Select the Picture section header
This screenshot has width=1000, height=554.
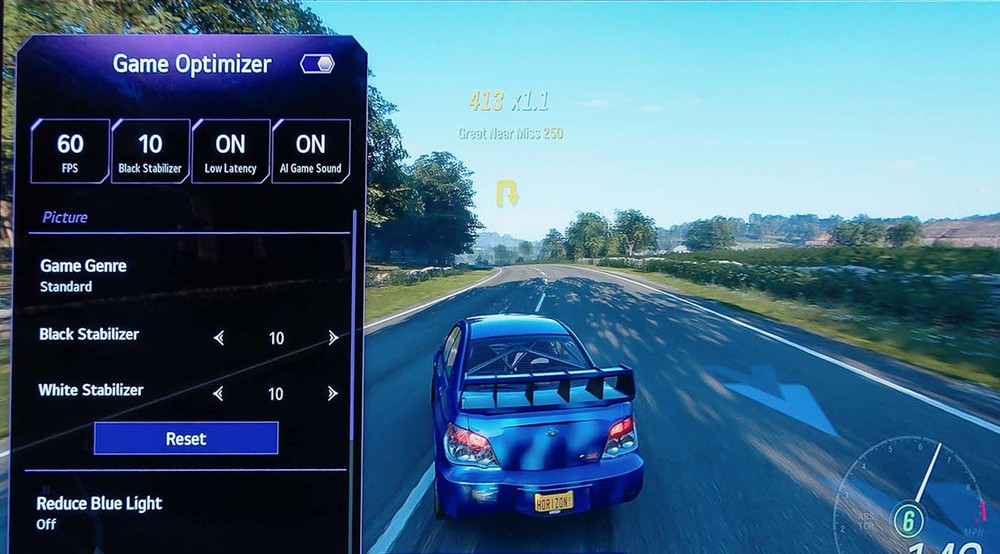(x=65, y=217)
